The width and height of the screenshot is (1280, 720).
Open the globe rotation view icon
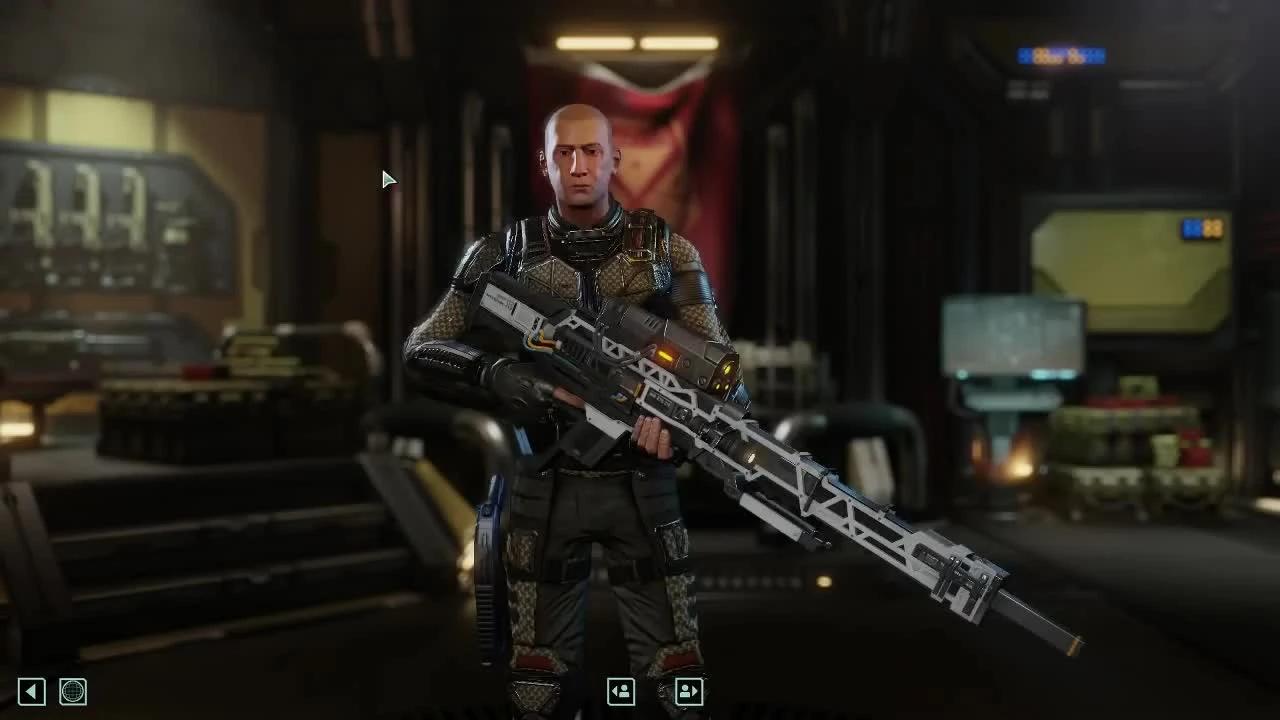(74, 691)
